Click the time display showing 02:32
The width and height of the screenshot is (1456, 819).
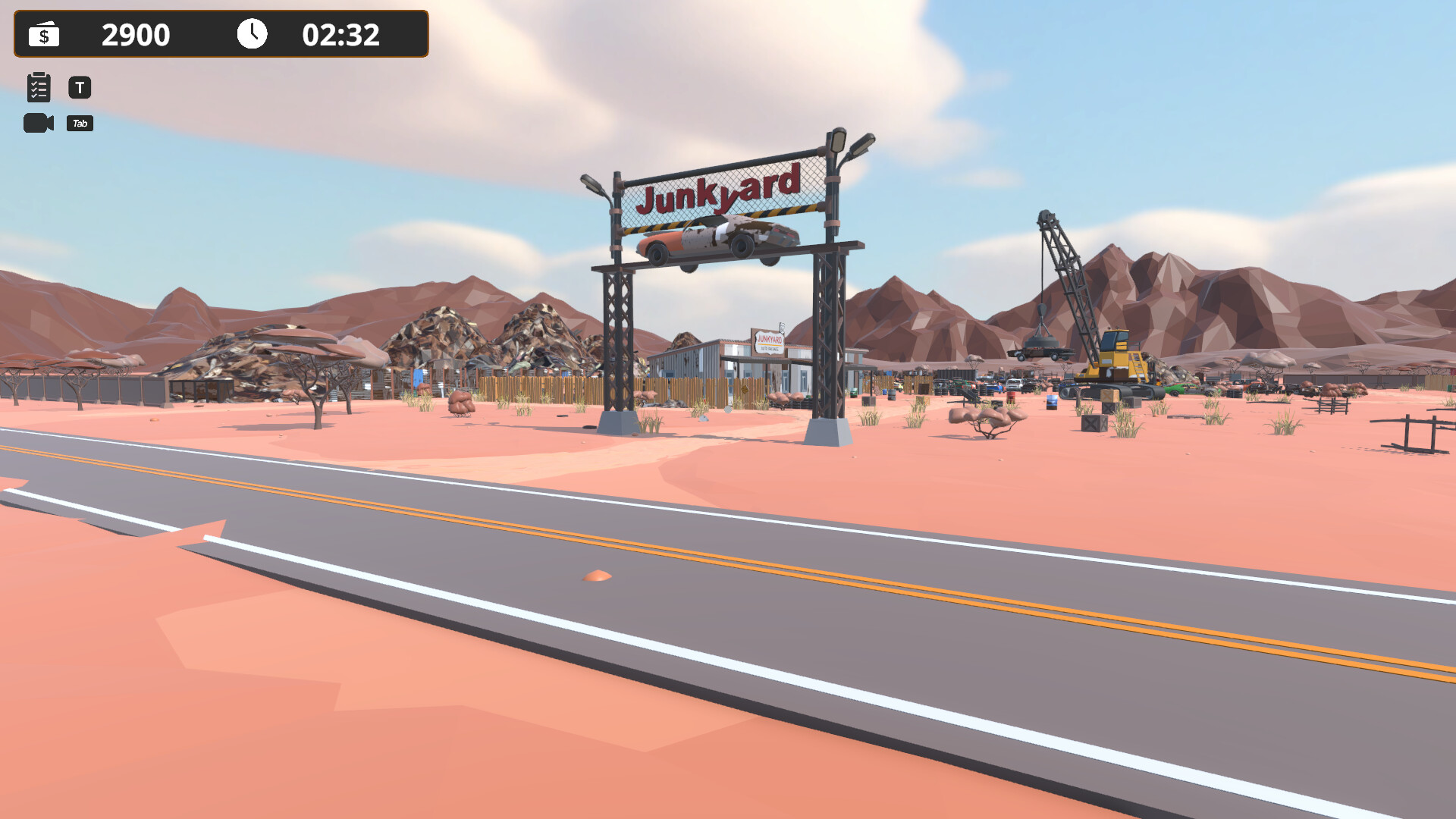[x=341, y=34]
